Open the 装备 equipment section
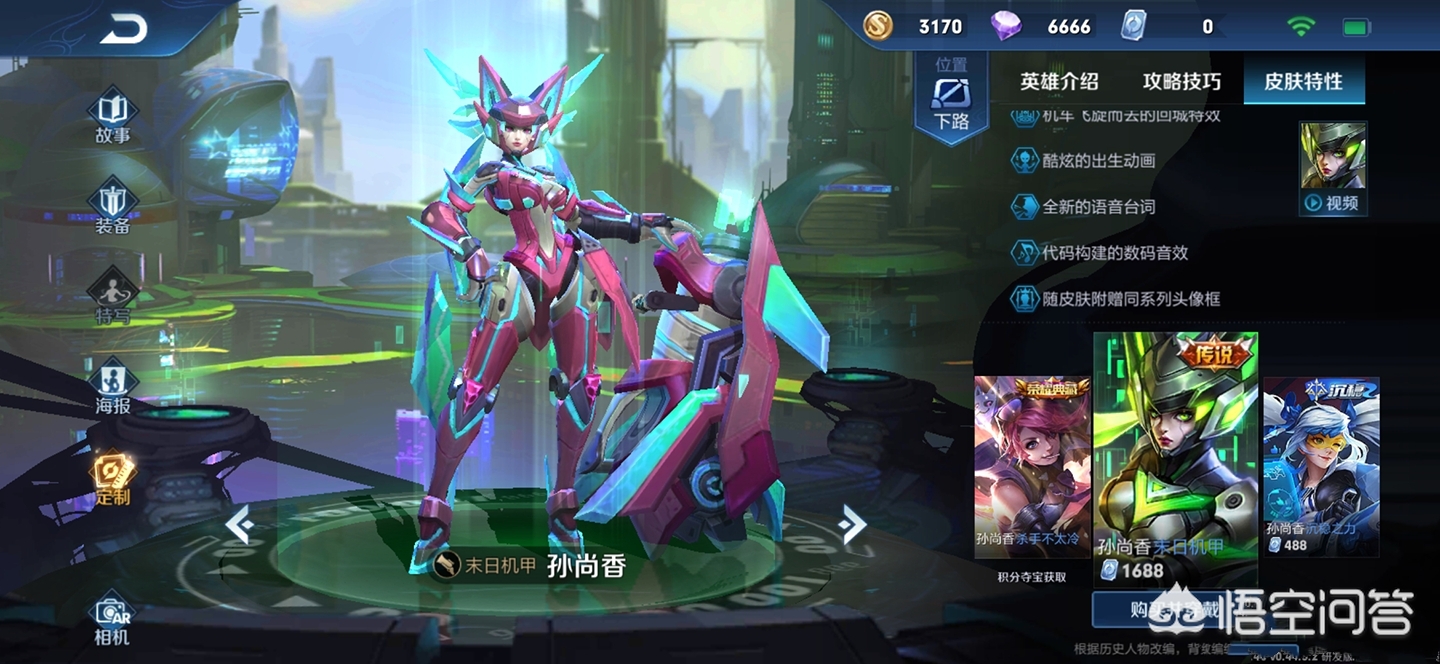Image resolution: width=1440 pixels, height=664 pixels. pos(112,209)
